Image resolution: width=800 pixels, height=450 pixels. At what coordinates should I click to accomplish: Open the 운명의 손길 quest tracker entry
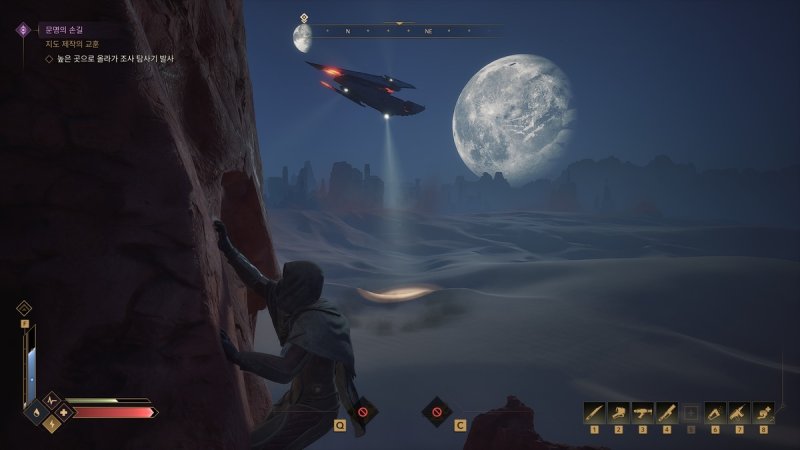(62, 30)
